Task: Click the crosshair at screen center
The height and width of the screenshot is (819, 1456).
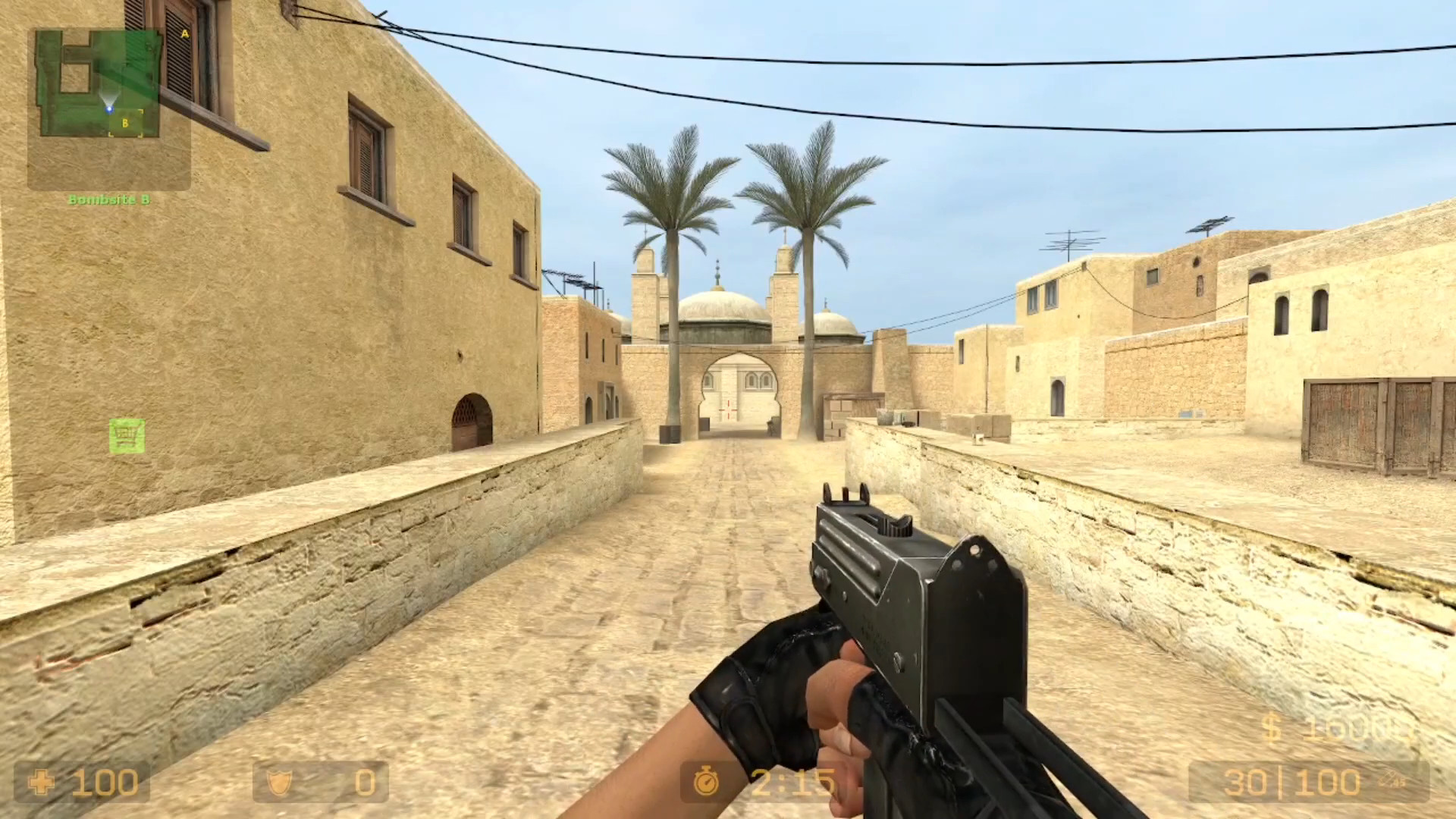Action: click(728, 409)
